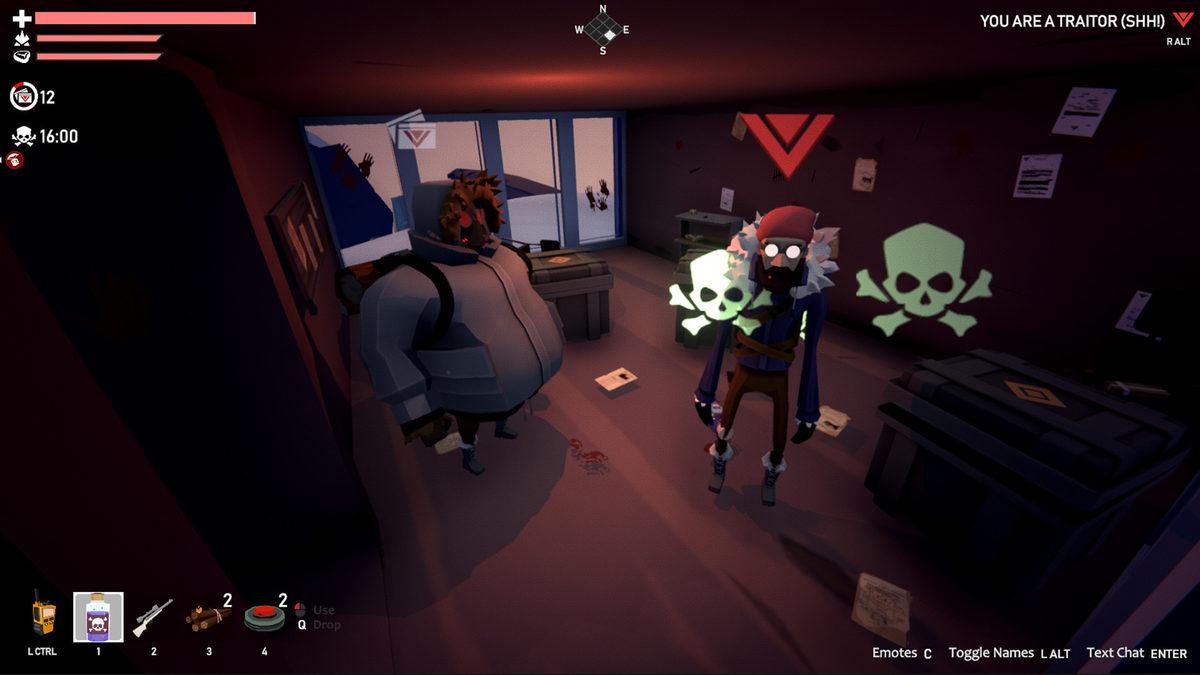Click the red traitor emblem by the role text

click(1183, 20)
